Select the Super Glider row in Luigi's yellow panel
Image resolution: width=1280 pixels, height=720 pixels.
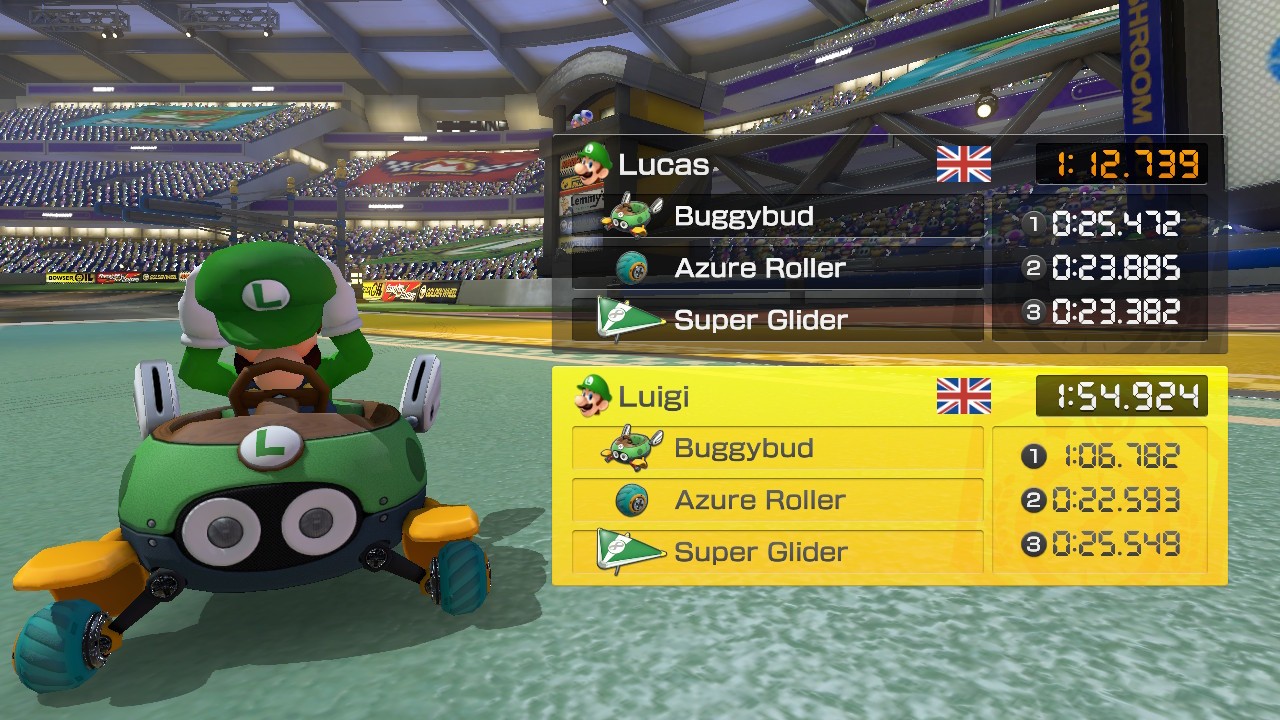click(777, 552)
